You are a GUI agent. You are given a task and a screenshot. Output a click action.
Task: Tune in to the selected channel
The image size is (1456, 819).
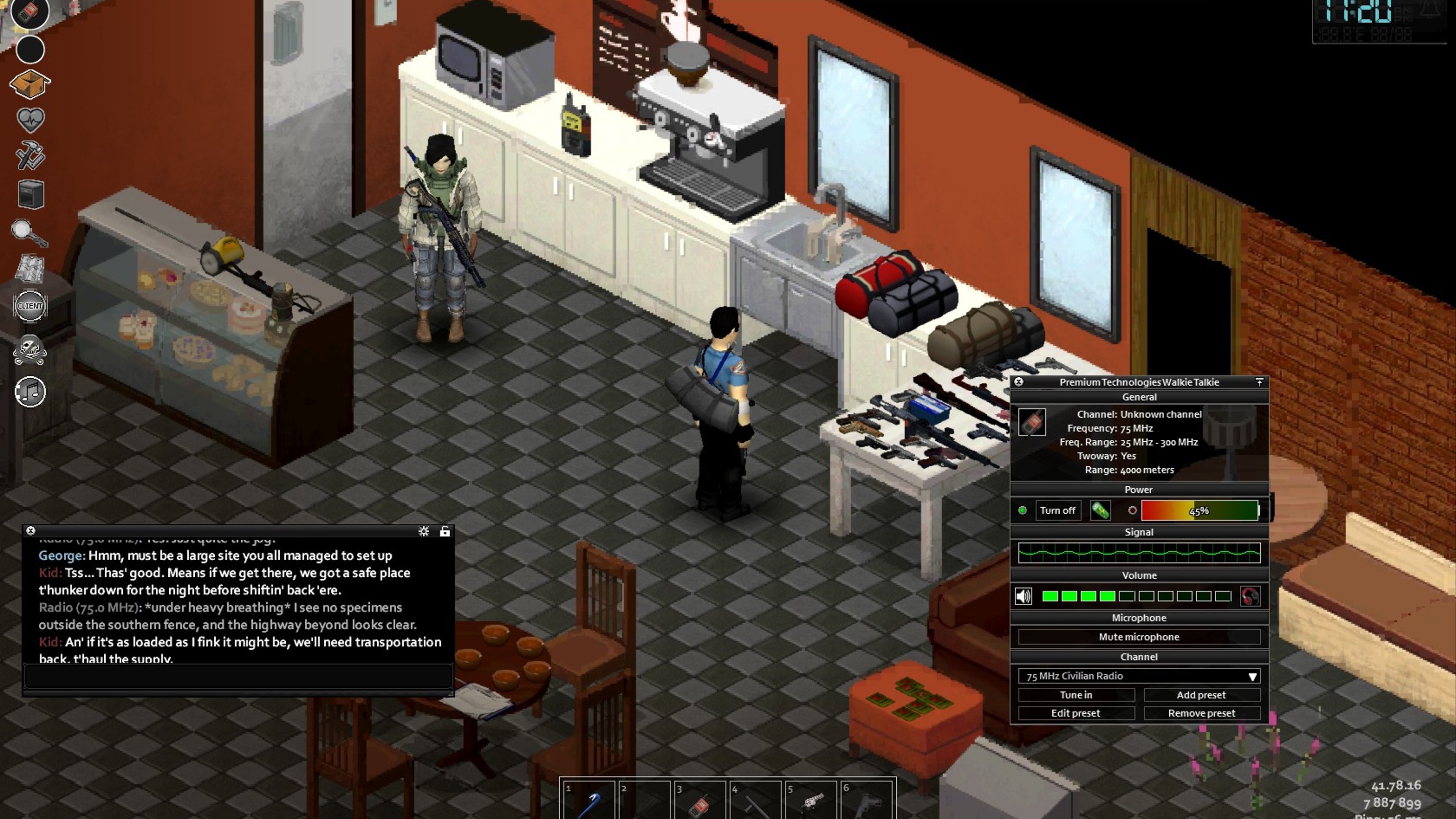coord(1075,695)
